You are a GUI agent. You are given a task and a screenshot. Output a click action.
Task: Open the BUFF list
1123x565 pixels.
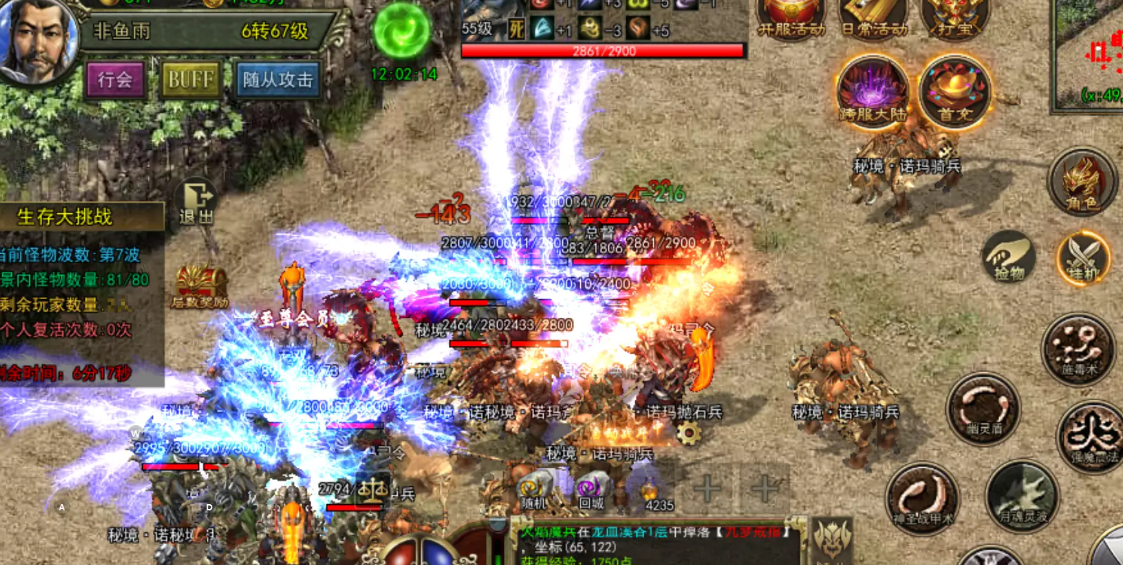tap(190, 79)
